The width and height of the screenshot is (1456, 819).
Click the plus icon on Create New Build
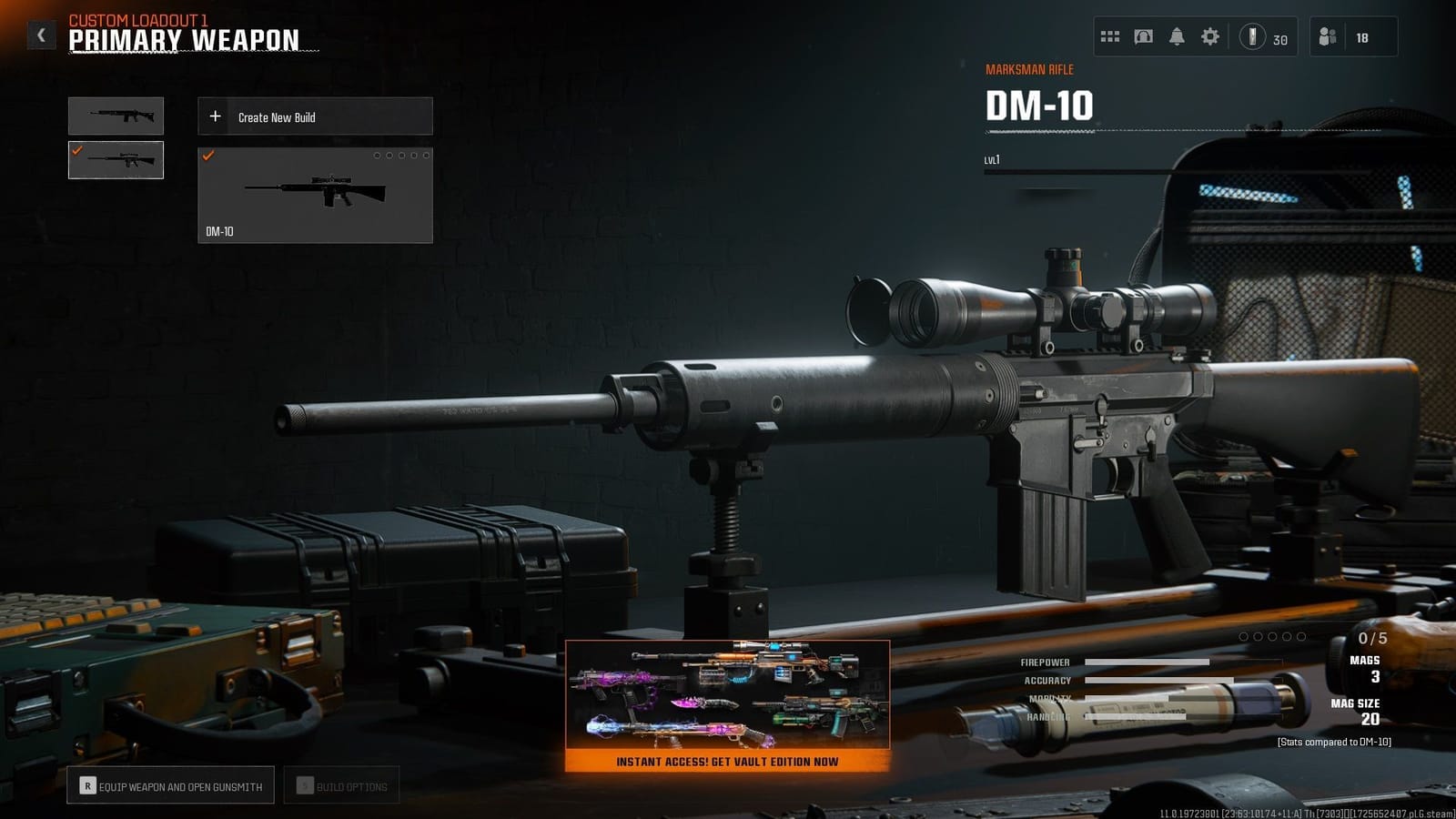tap(215, 116)
